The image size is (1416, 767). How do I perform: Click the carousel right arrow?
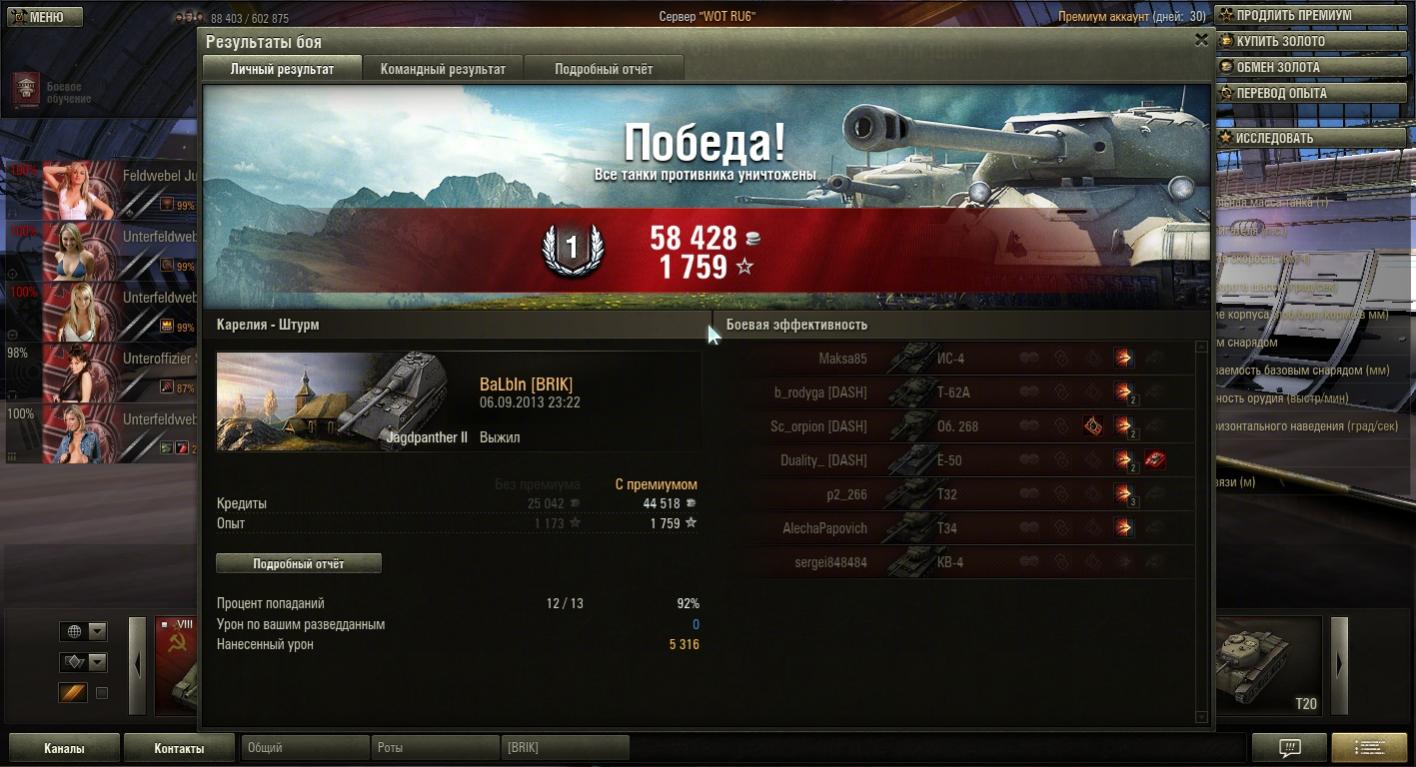(1339, 665)
